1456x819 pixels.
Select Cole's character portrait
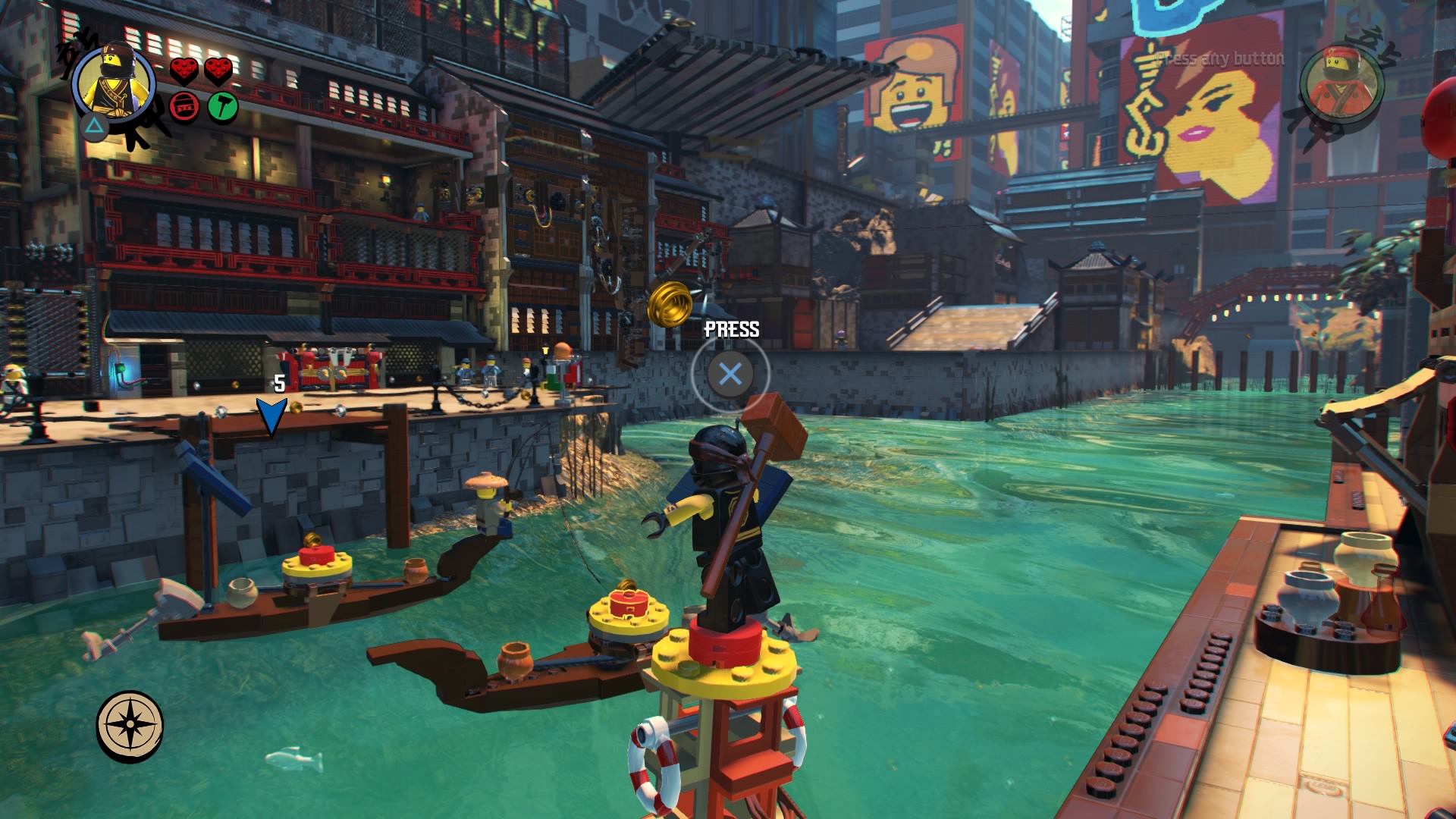115,83
